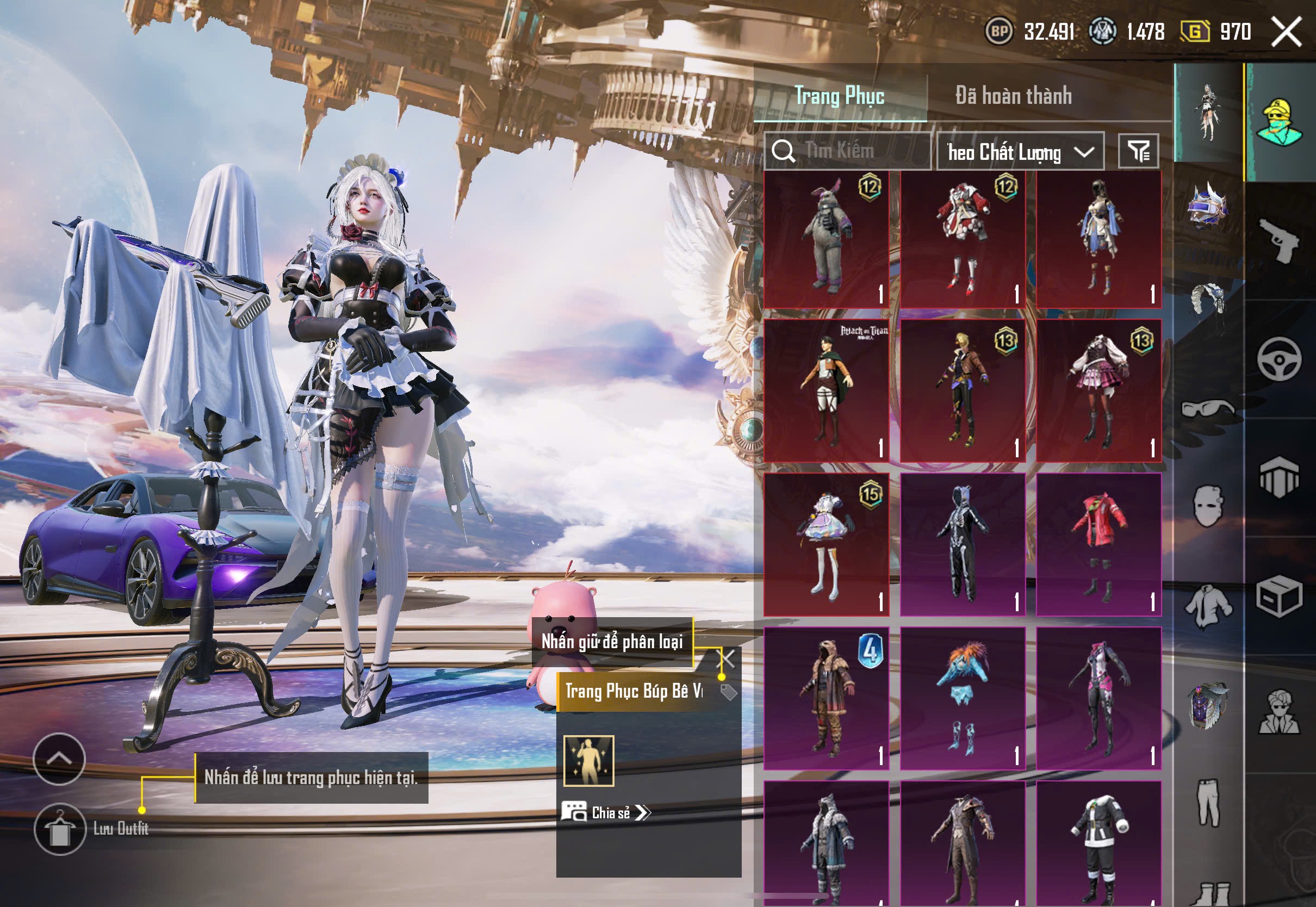Open the steering wheel vehicle category
Screen dimensions: 1316x907
pos(1279,359)
